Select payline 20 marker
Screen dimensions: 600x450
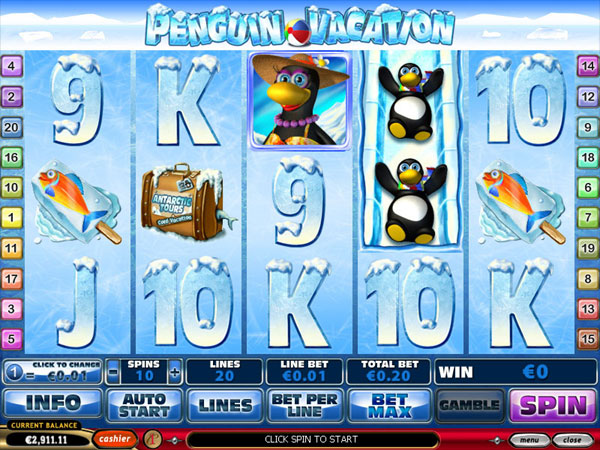tap(12, 127)
